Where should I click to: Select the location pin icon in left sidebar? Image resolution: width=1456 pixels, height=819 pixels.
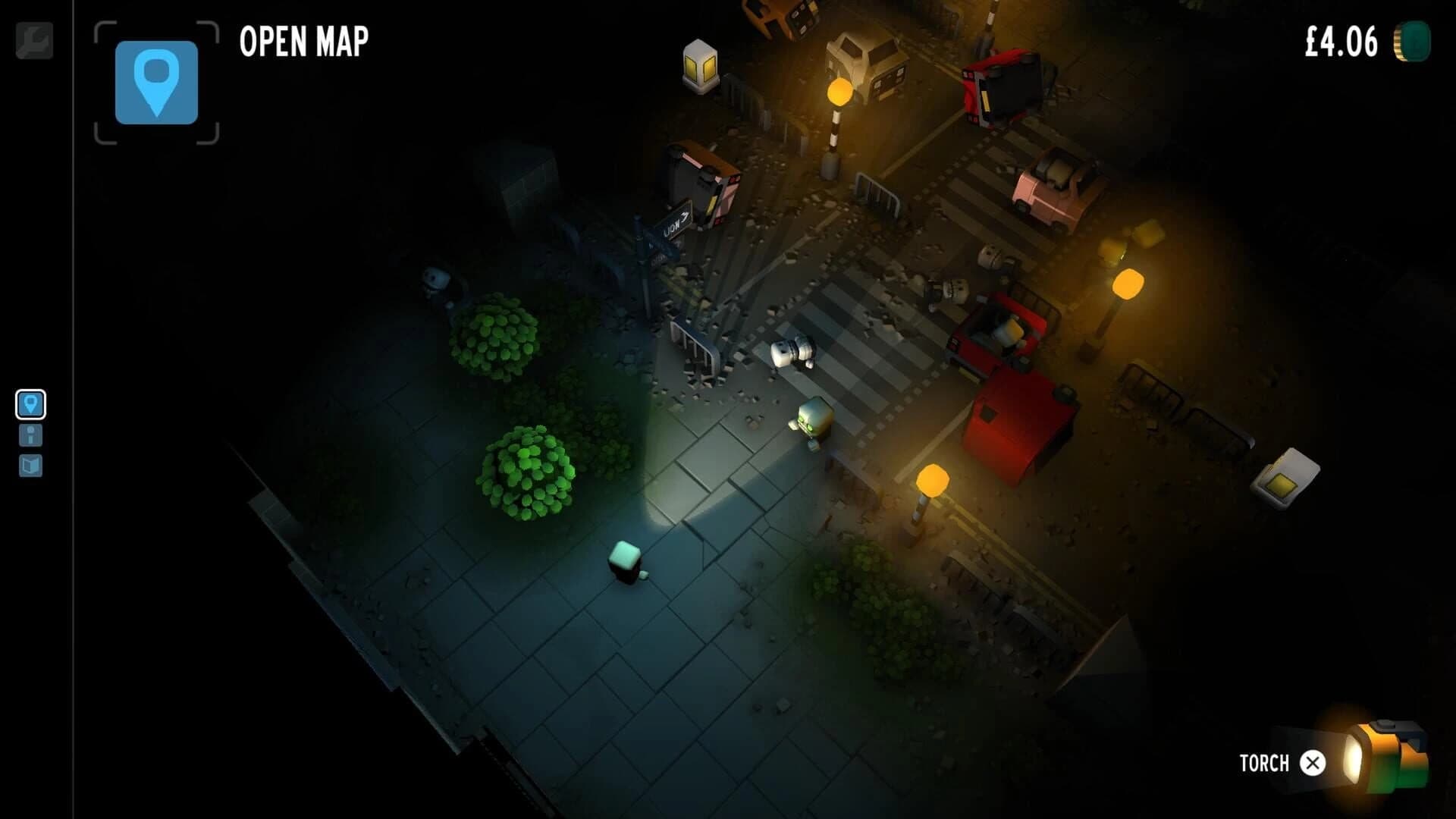point(29,404)
